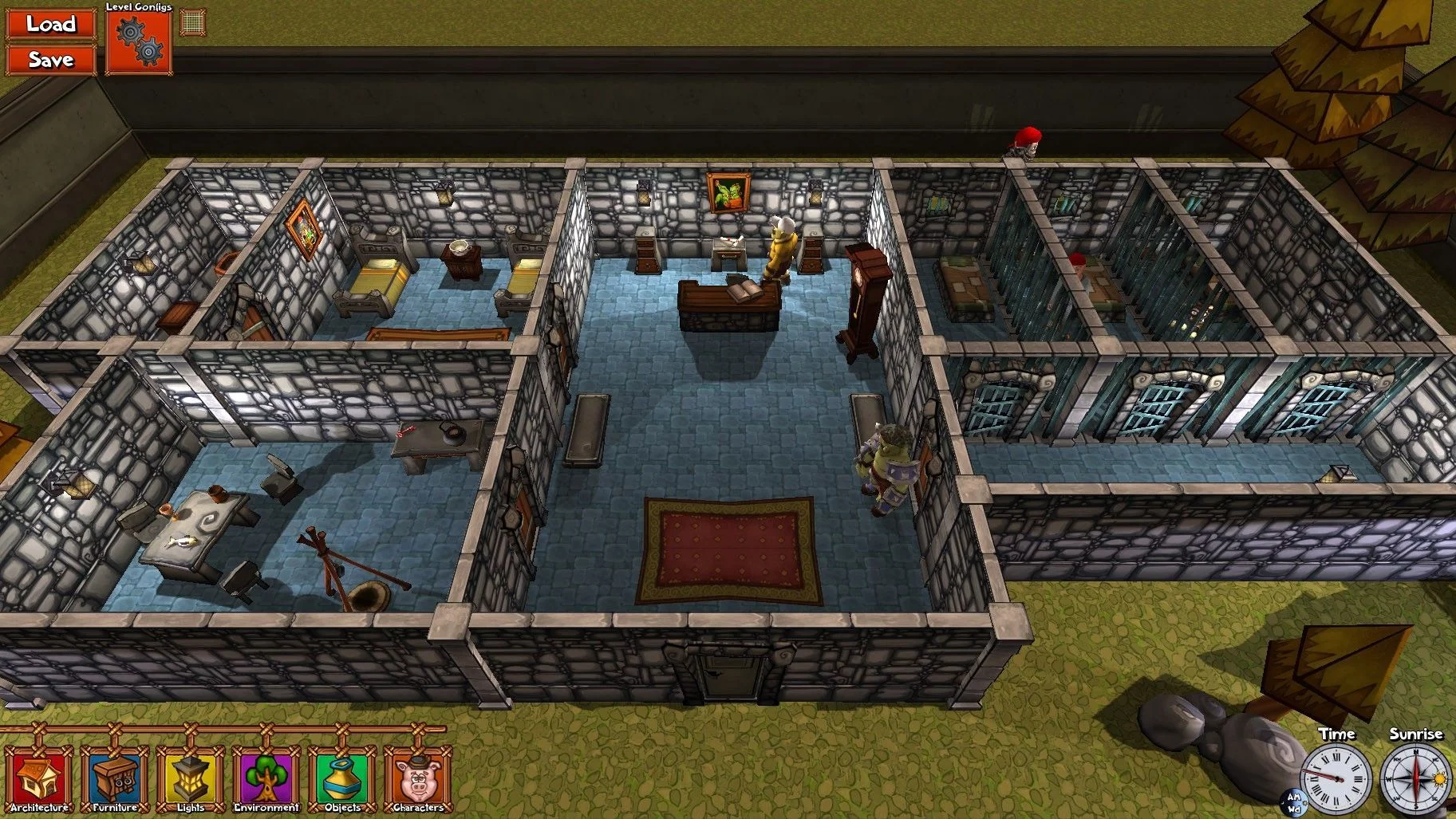Open Level Configs gear settings
1456x819 pixels.
click(139, 42)
